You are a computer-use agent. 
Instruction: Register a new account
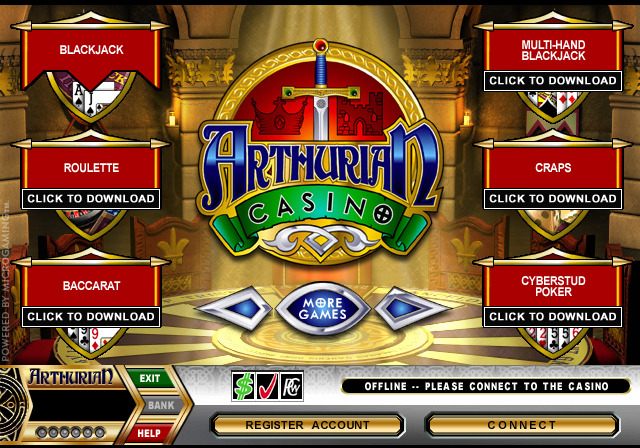point(308,425)
